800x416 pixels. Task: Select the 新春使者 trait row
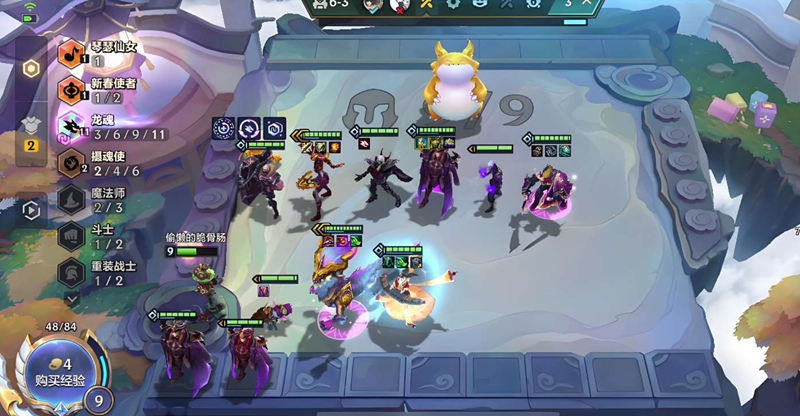click(98, 90)
